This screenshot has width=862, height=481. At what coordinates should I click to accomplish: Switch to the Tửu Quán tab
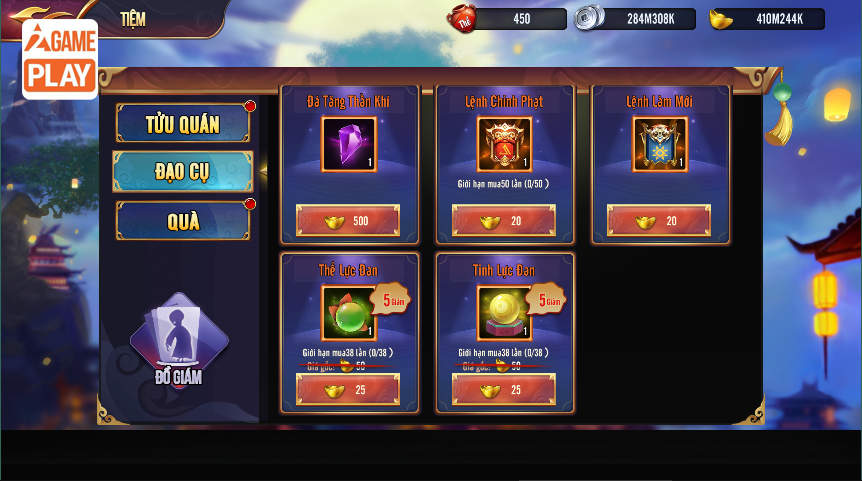183,124
